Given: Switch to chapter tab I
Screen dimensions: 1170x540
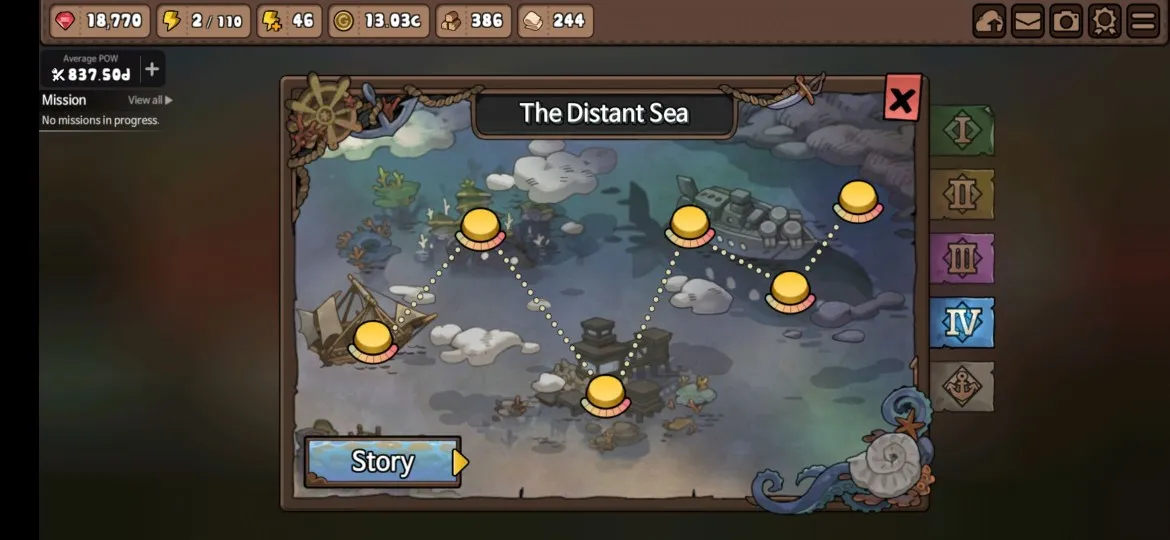Looking at the screenshot, I should point(962,131).
